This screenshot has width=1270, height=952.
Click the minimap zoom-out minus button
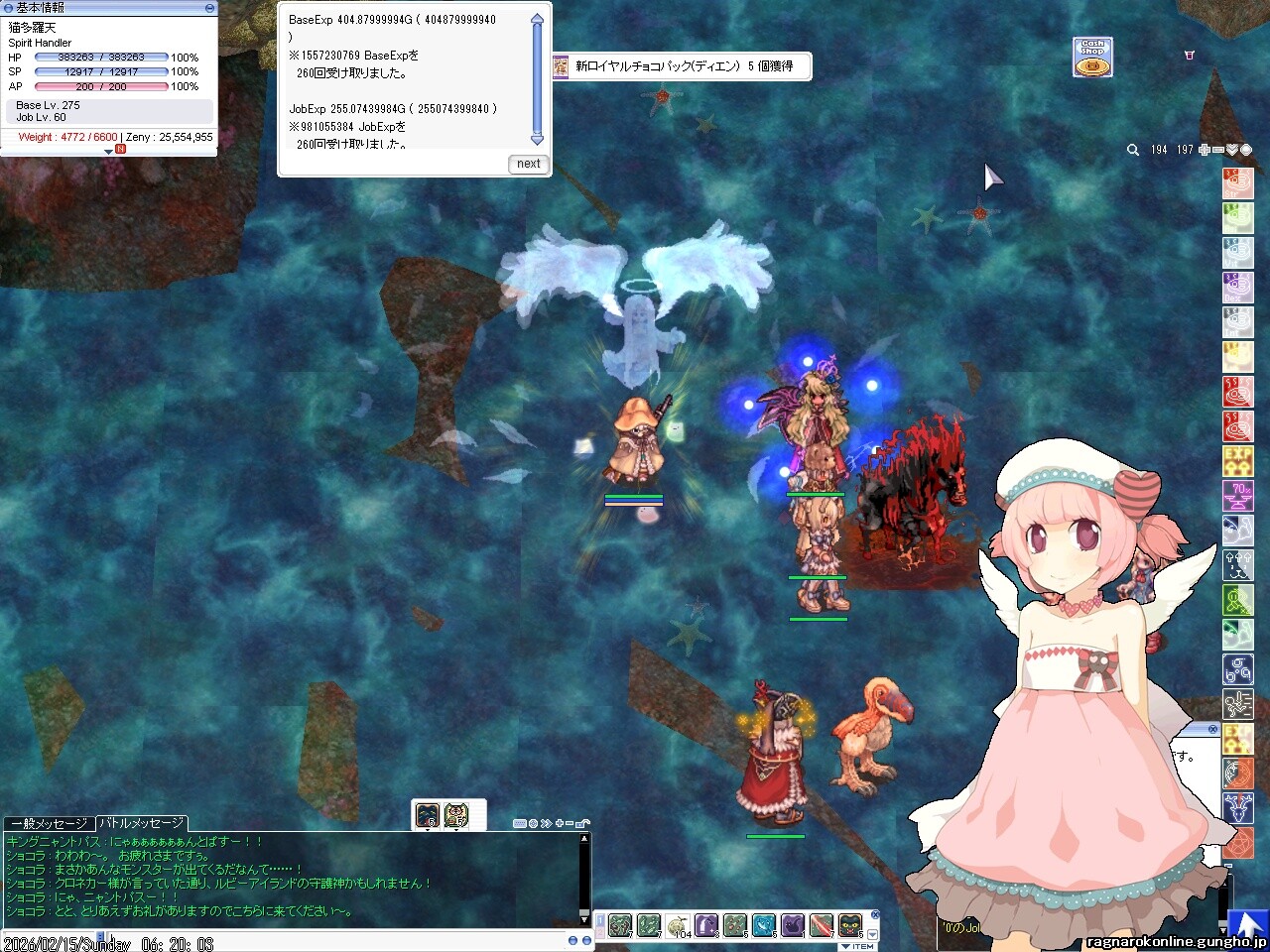1218,150
